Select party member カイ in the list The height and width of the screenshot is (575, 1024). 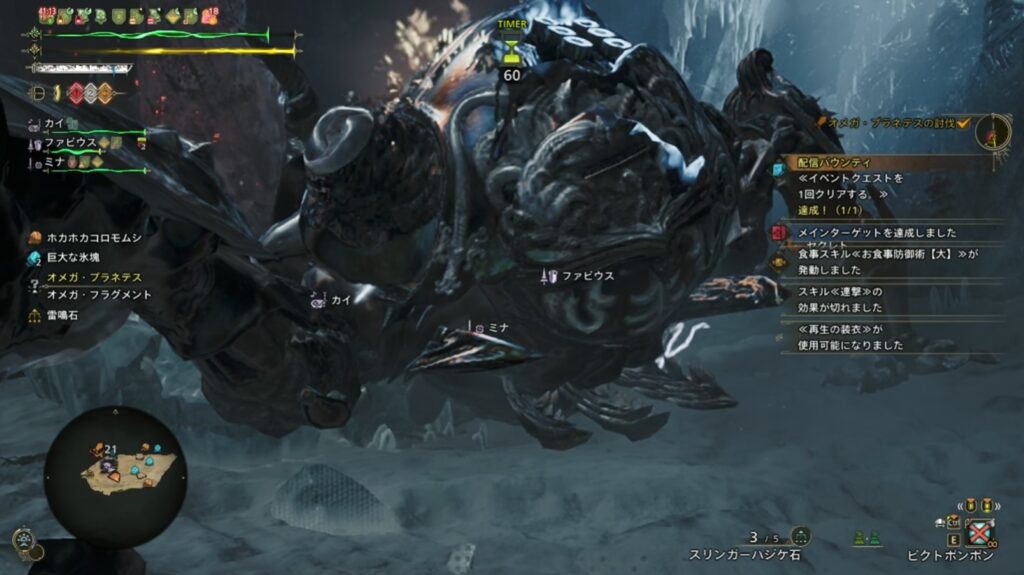(x=55, y=123)
